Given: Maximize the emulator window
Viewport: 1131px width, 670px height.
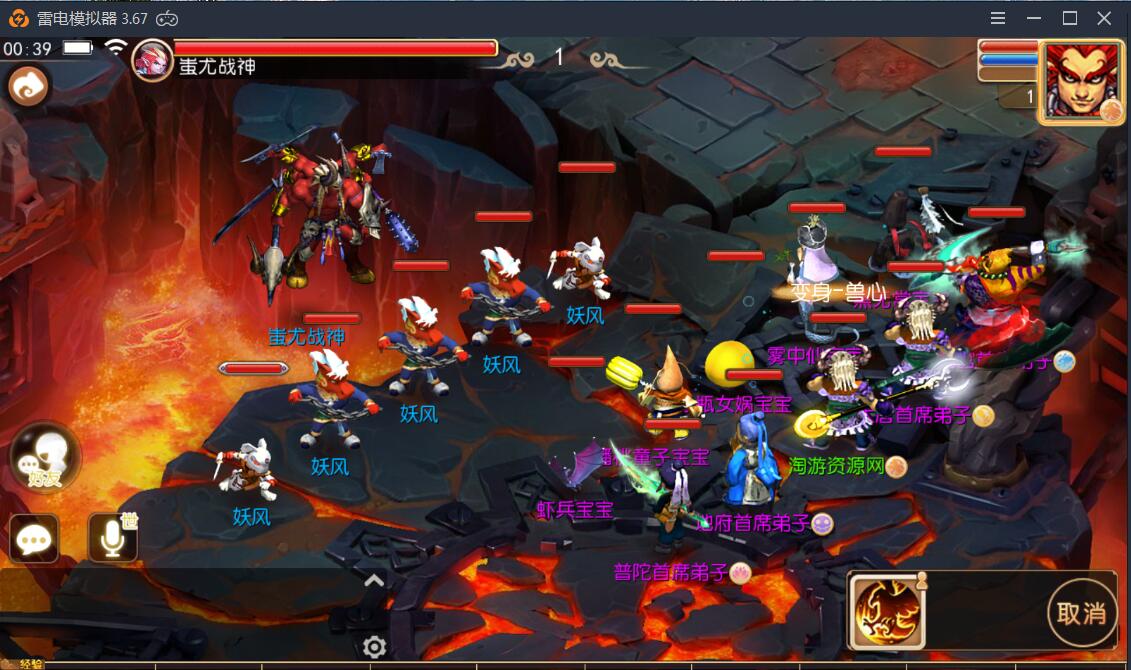Looking at the screenshot, I should pyautogui.click(x=1069, y=18).
